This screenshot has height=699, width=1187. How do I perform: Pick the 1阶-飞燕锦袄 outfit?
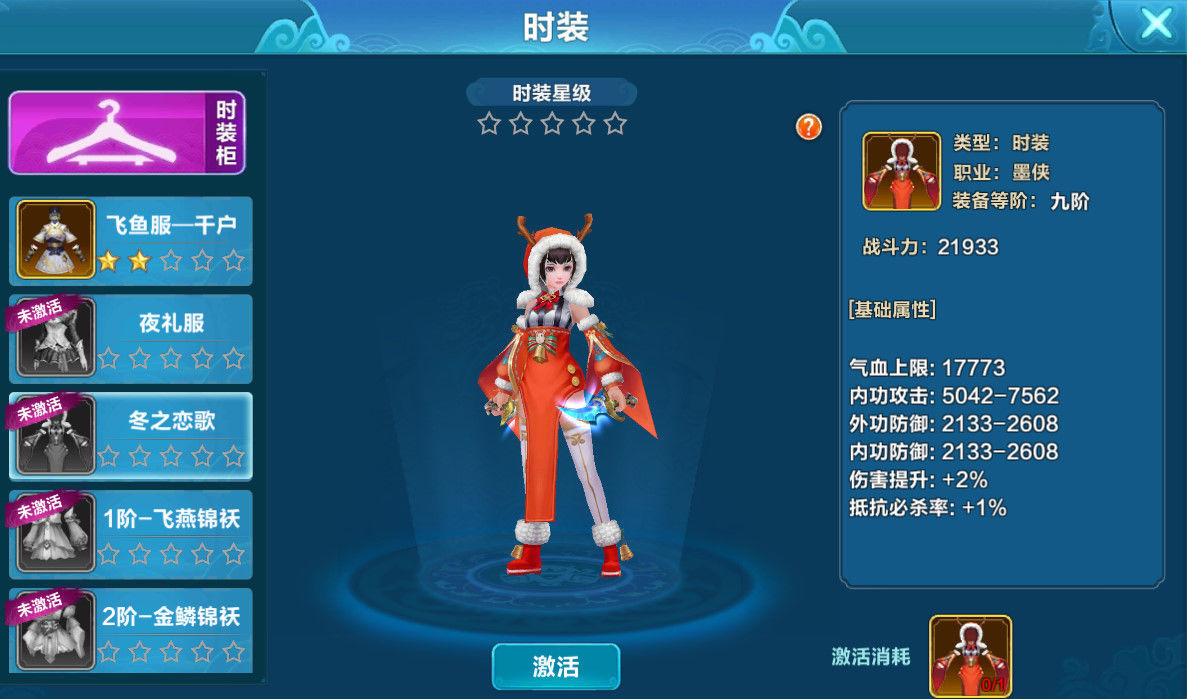131,533
